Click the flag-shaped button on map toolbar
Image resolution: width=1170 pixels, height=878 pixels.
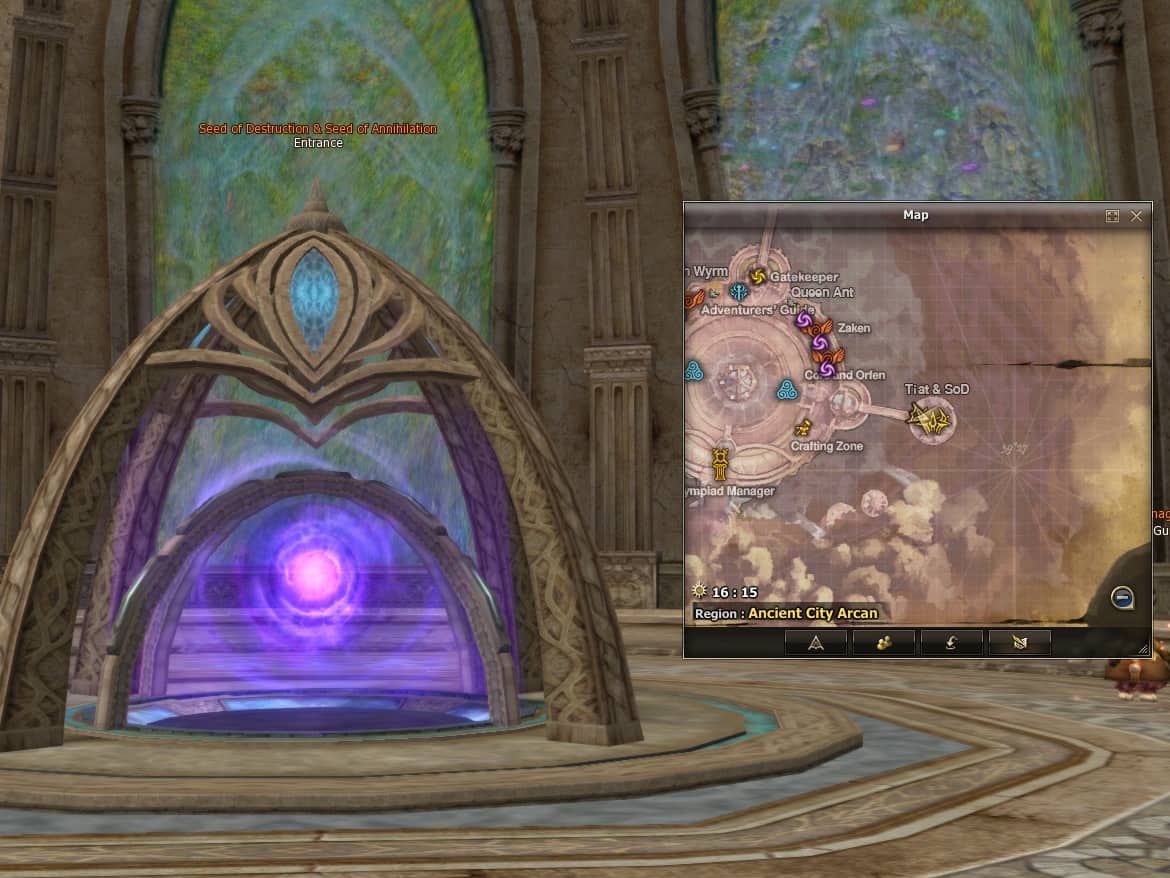1019,643
